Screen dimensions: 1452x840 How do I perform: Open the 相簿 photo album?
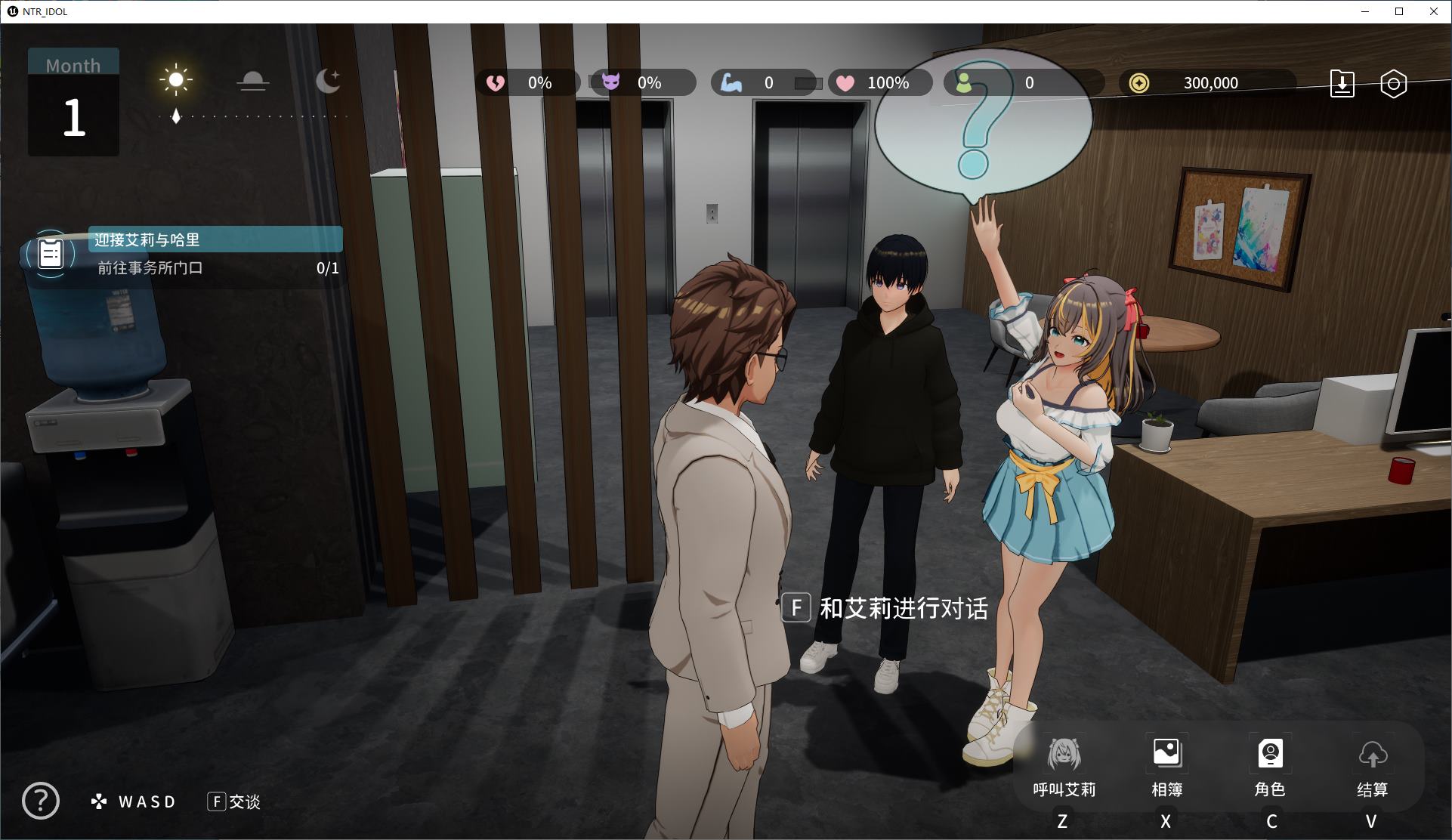[1166, 753]
